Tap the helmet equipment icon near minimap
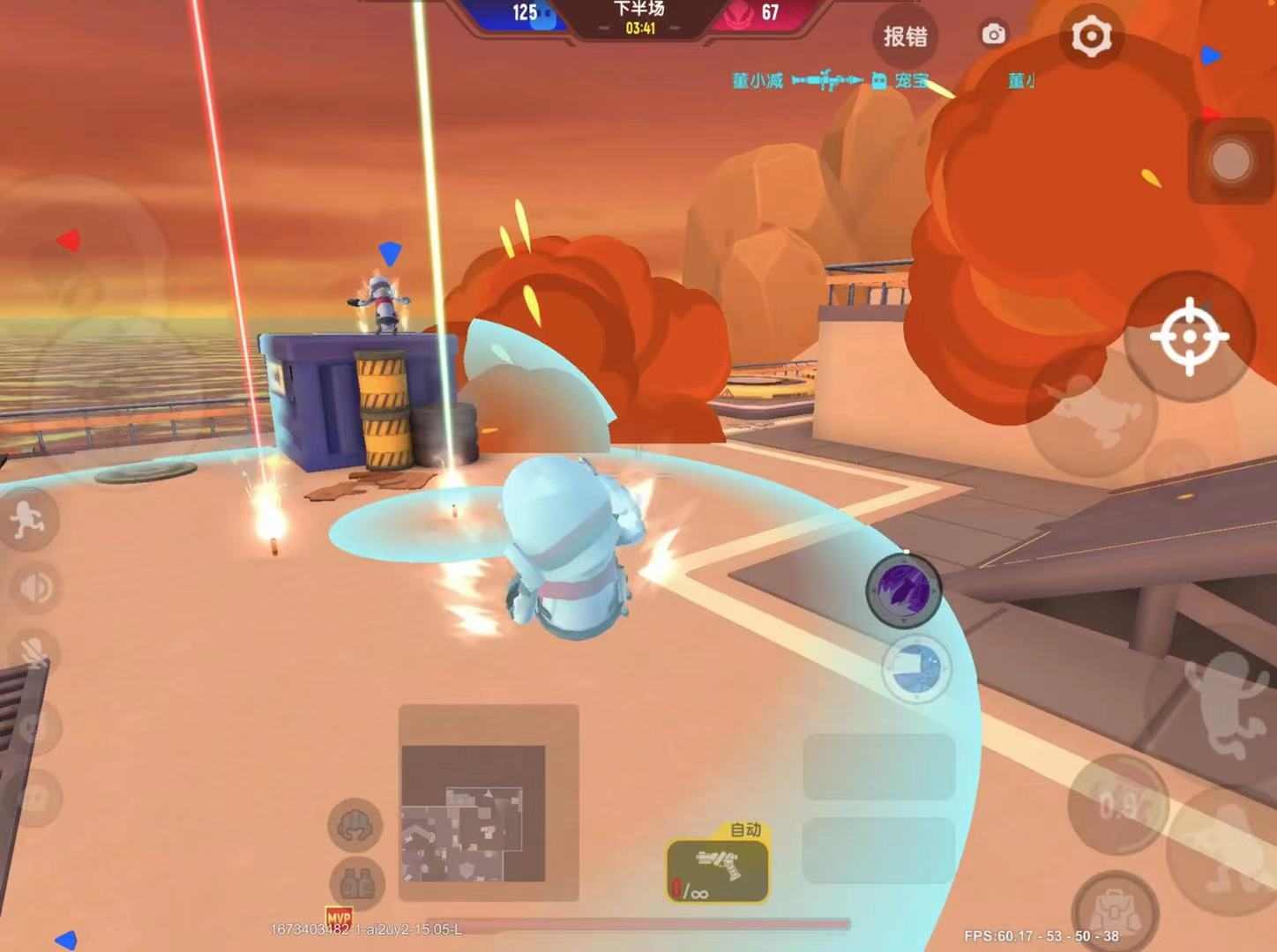Image resolution: width=1277 pixels, height=952 pixels. [x=355, y=824]
